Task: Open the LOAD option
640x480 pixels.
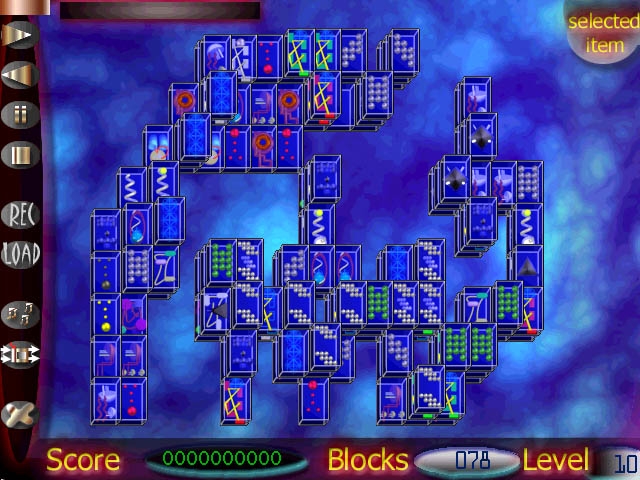Action: coord(20,253)
